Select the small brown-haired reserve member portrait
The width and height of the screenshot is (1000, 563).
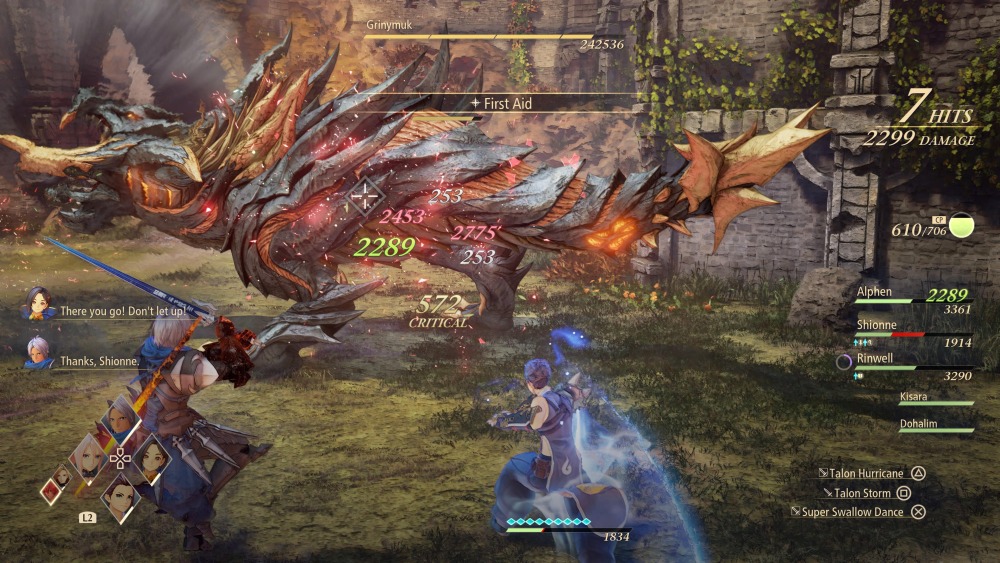(x=62, y=474)
